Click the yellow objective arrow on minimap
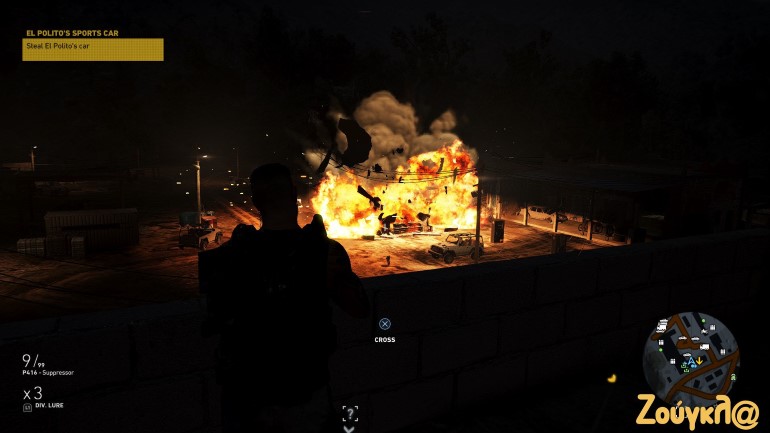The height and width of the screenshot is (433, 770). (x=700, y=360)
